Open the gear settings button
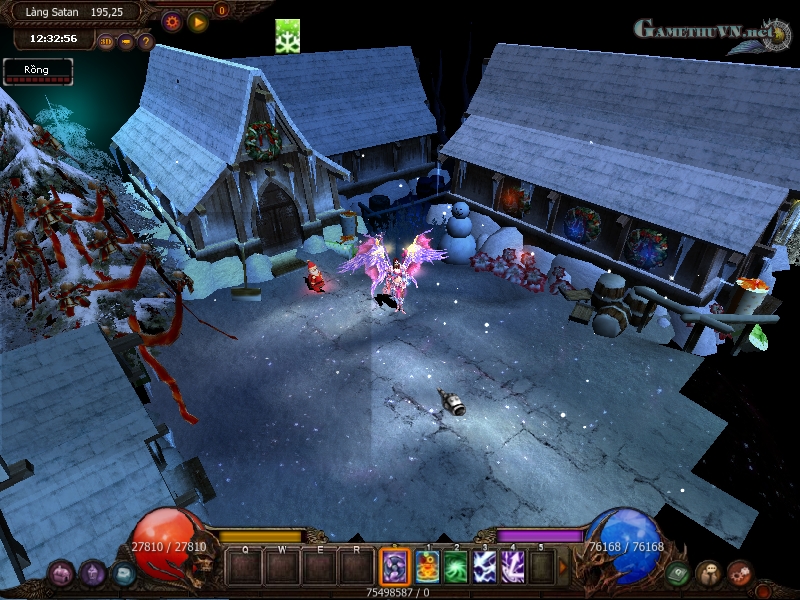800x600 pixels. point(172,21)
